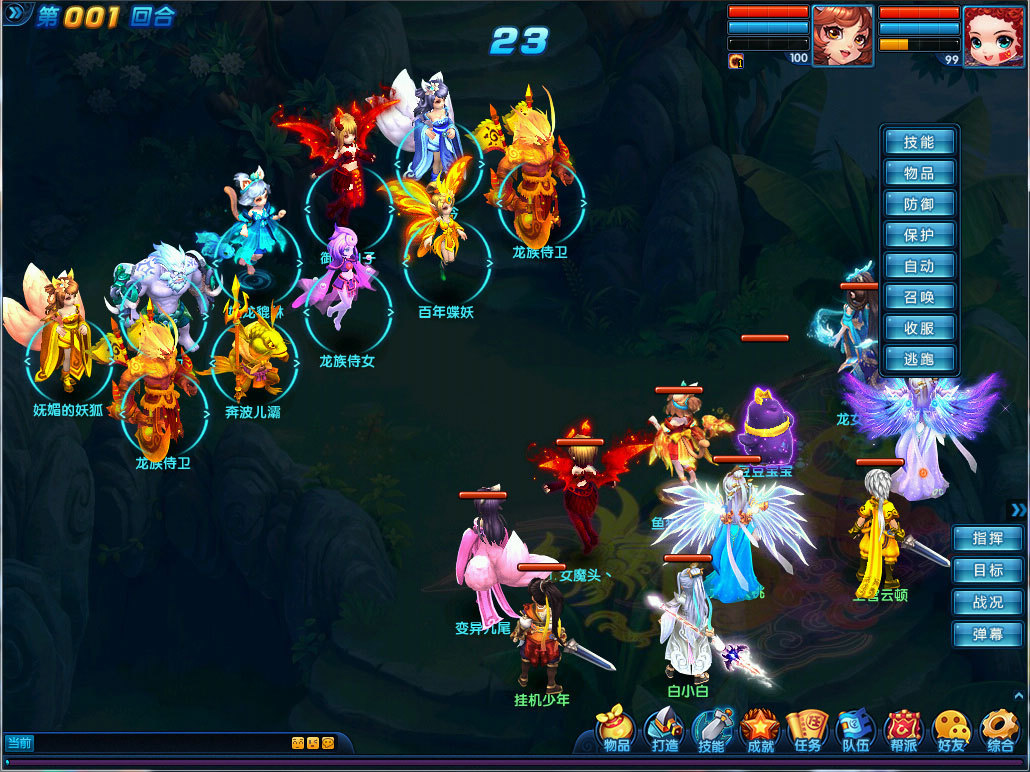Viewport: 1030px width, 772px height.
Task: Choose the 召唤 summon command
Action: pos(919,297)
